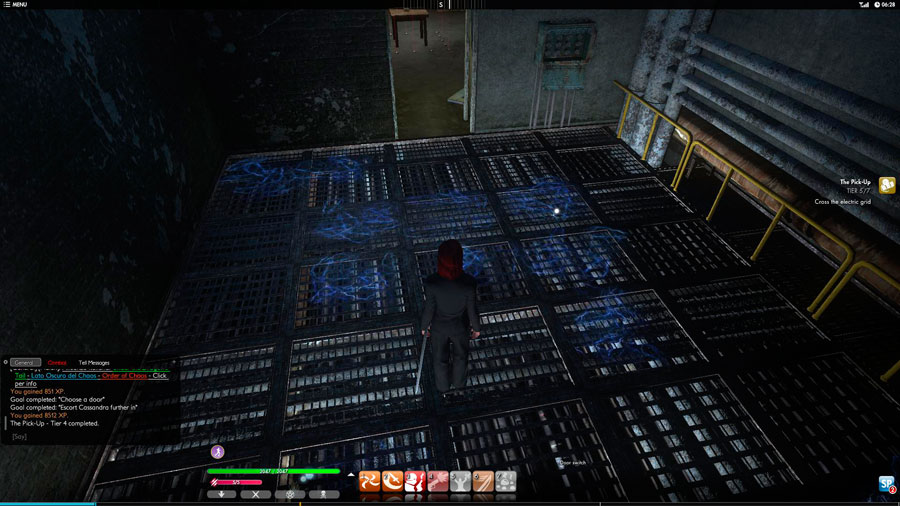Activate the first orange spinning blades ability
The height and width of the screenshot is (506, 900).
point(369,482)
